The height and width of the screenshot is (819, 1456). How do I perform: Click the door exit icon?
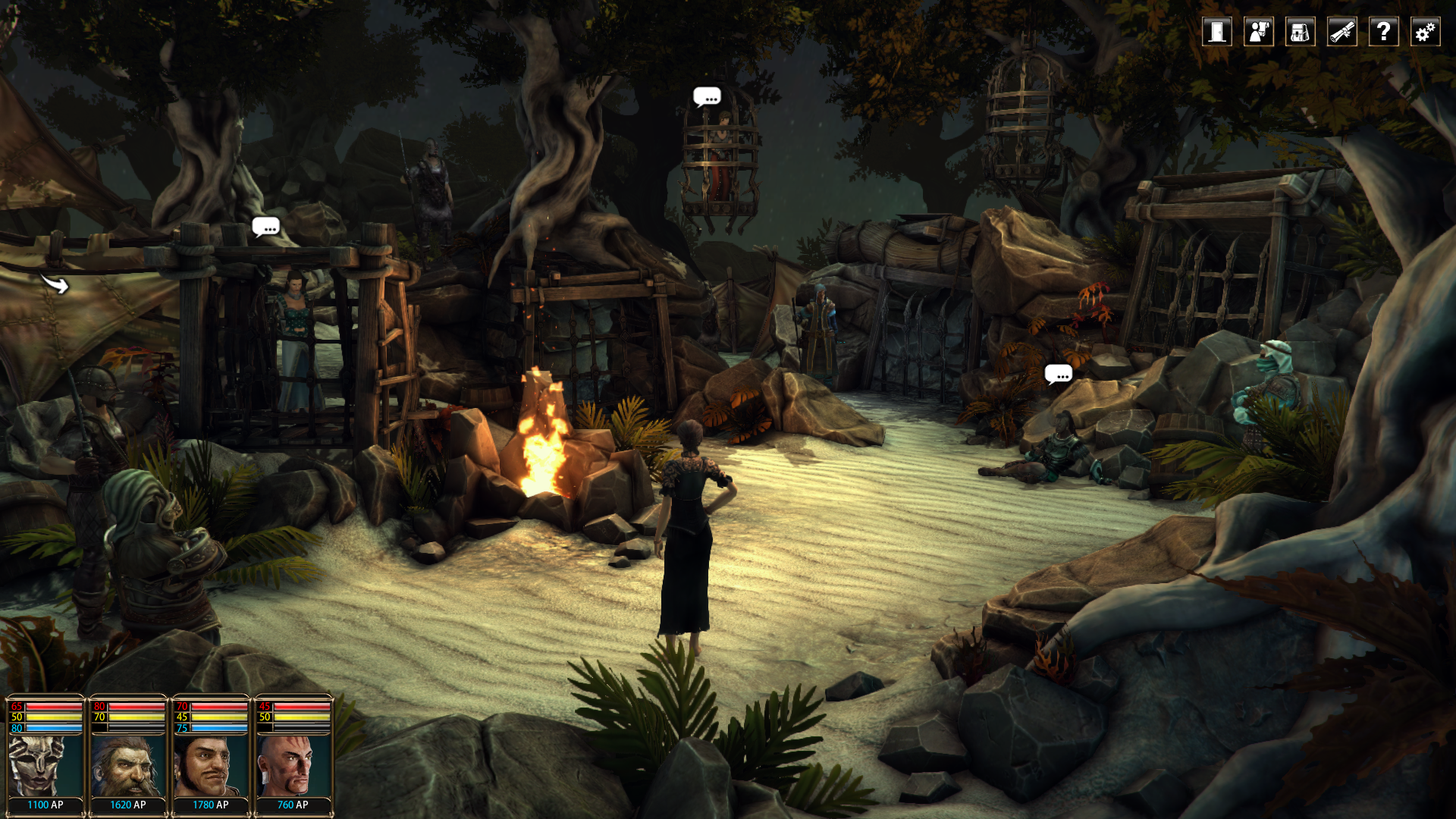1217,32
